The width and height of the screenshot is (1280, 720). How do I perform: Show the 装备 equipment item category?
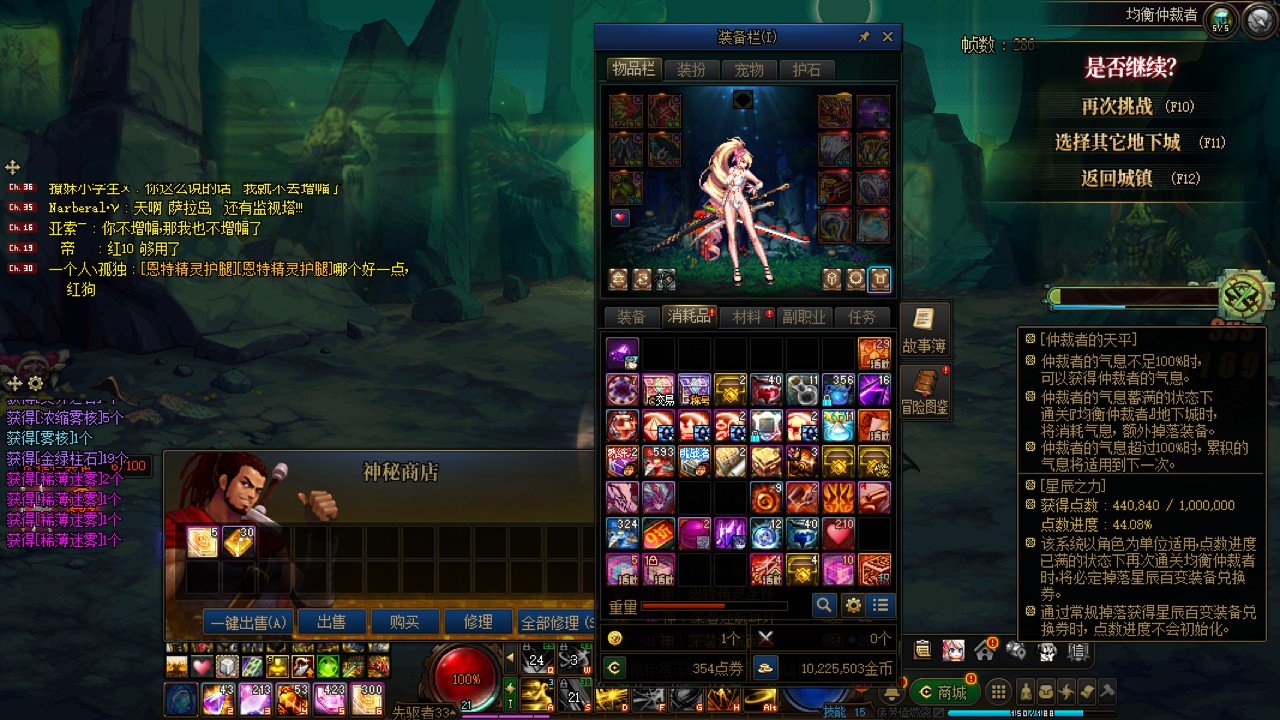point(631,317)
